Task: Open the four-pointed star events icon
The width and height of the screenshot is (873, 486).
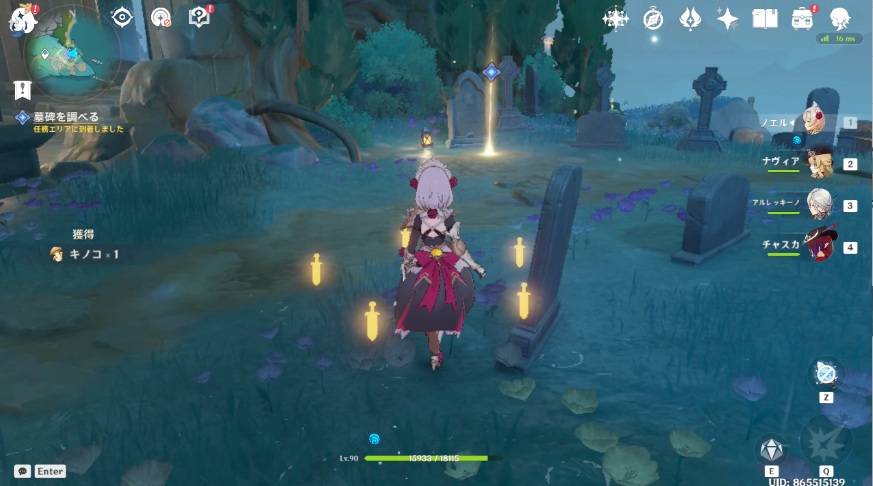Action: coord(615,19)
